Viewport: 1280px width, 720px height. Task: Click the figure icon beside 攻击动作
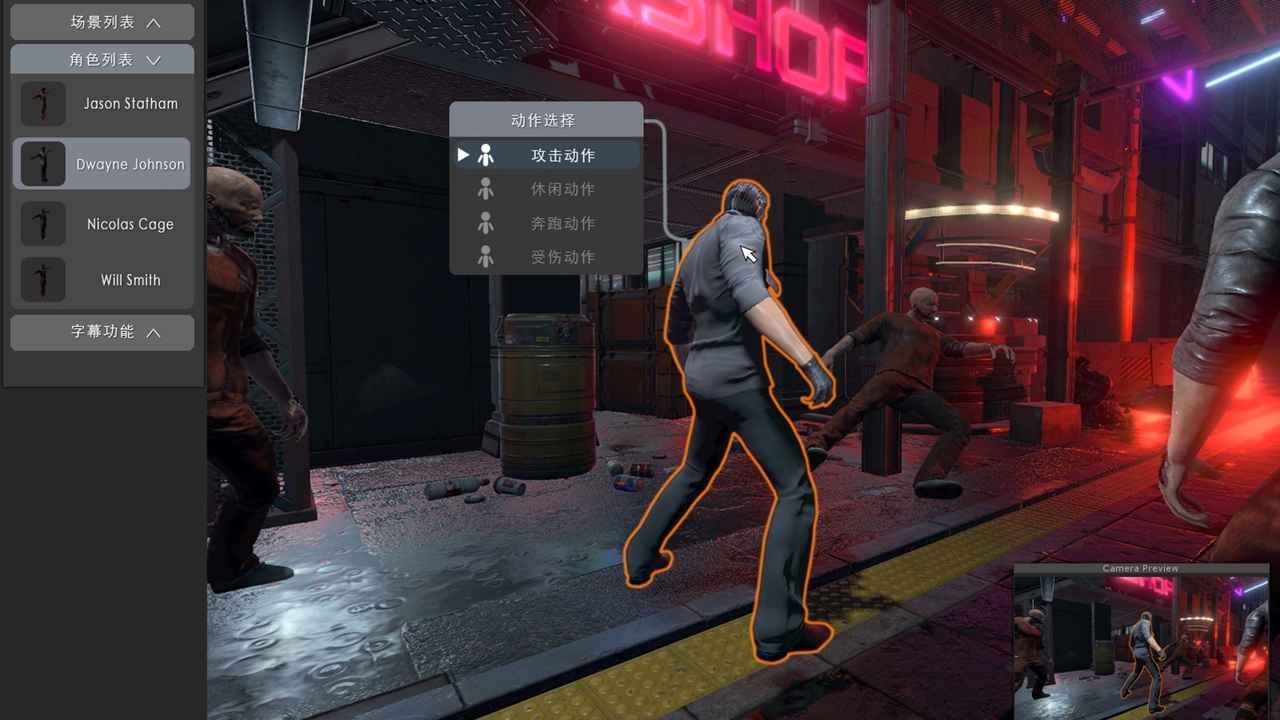[x=487, y=154]
